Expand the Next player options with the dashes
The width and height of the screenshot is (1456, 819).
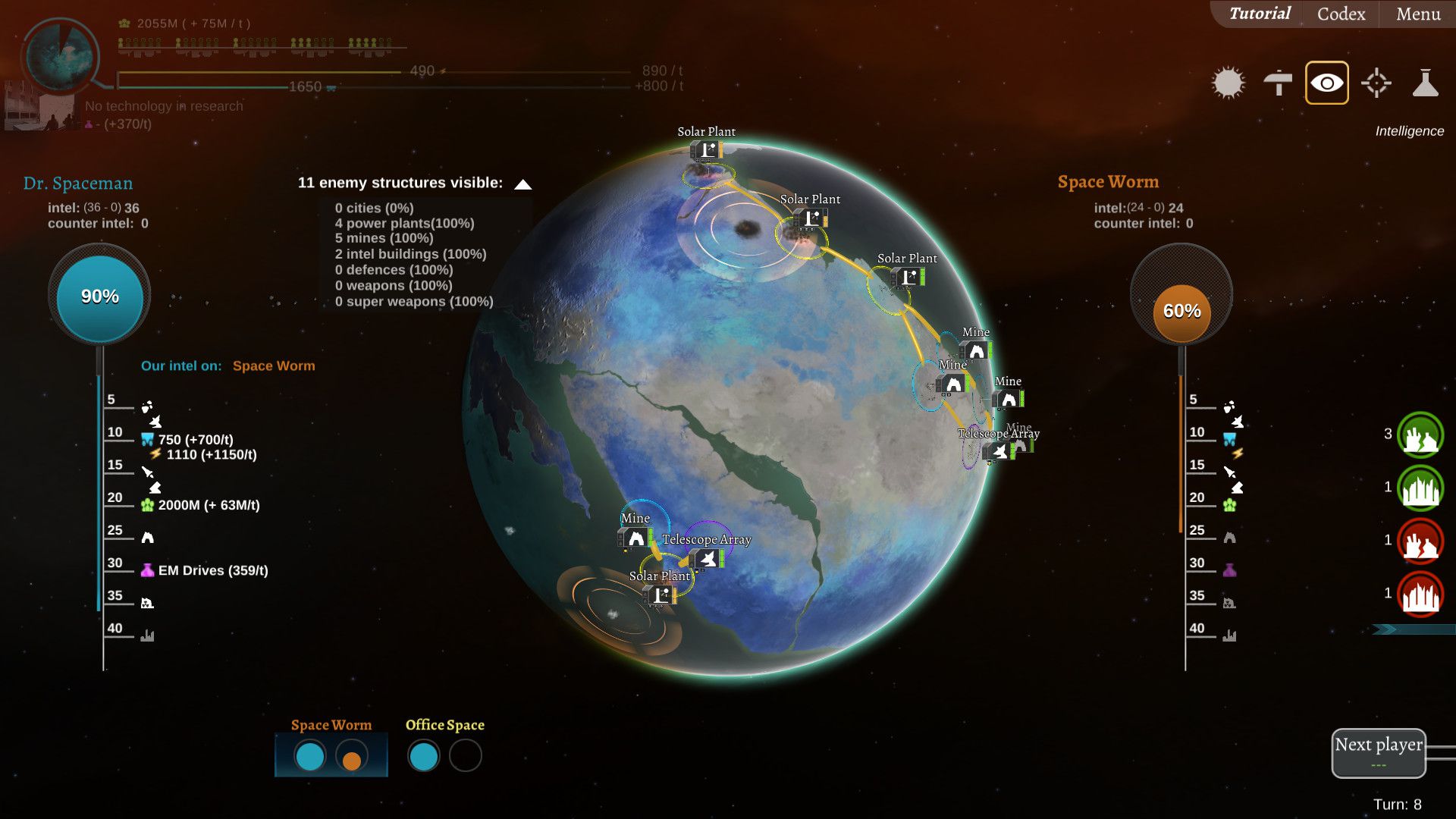pyautogui.click(x=1378, y=764)
